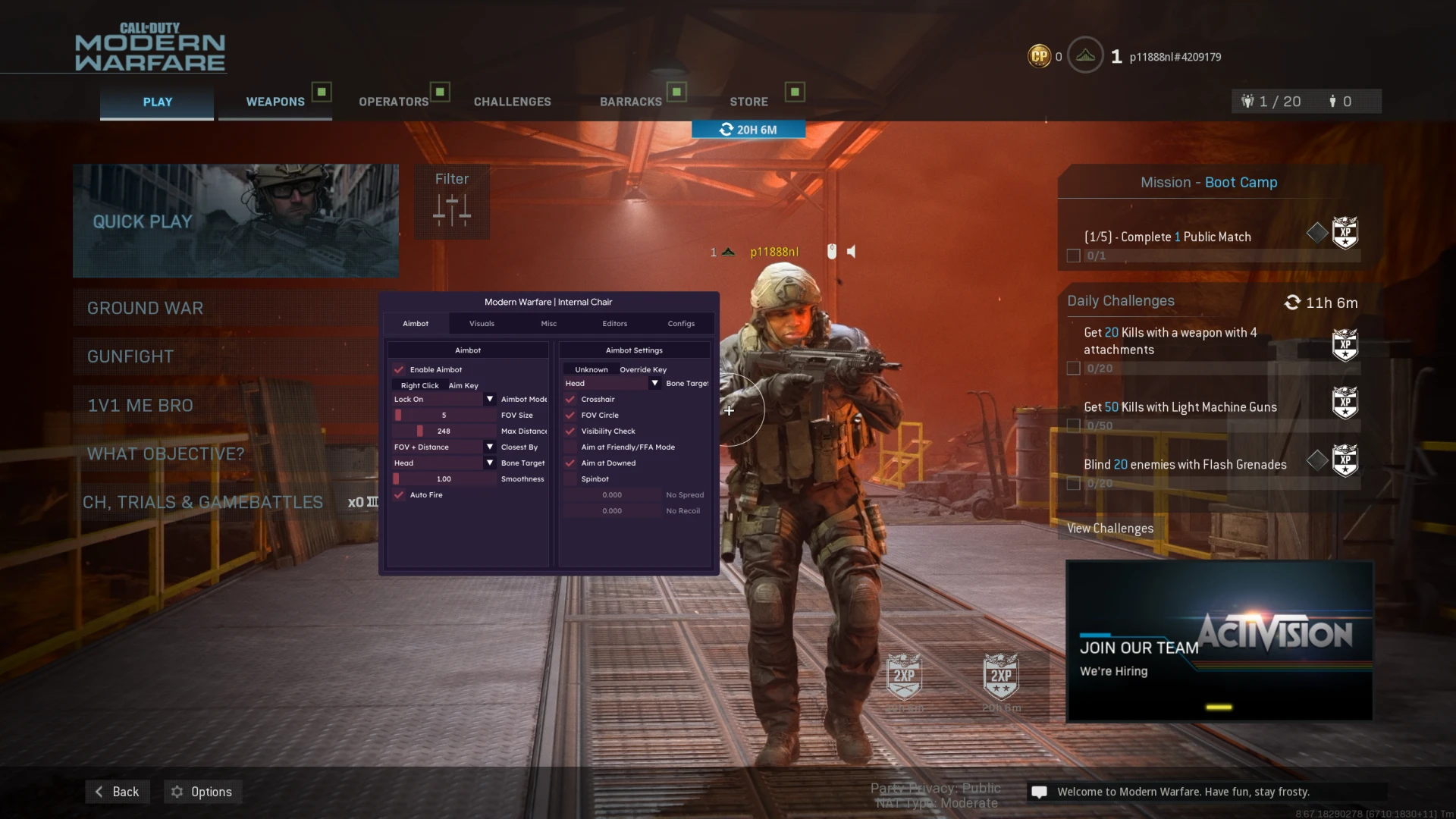Switch overlay to the Visuals tab
Screen dimensions: 1456x819
pyautogui.click(x=482, y=324)
